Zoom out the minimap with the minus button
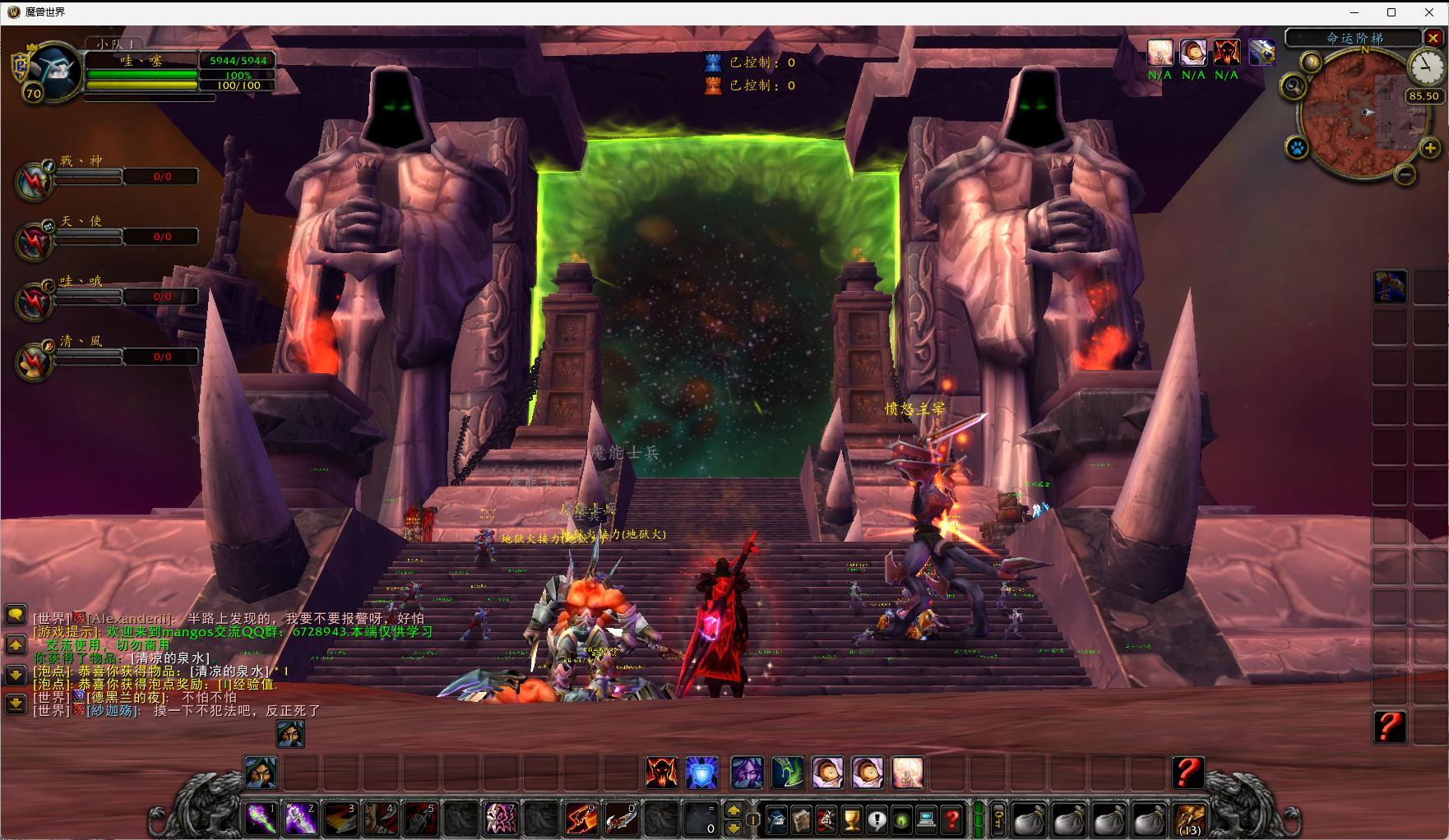This screenshot has width=1449, height=840. 1405,174
